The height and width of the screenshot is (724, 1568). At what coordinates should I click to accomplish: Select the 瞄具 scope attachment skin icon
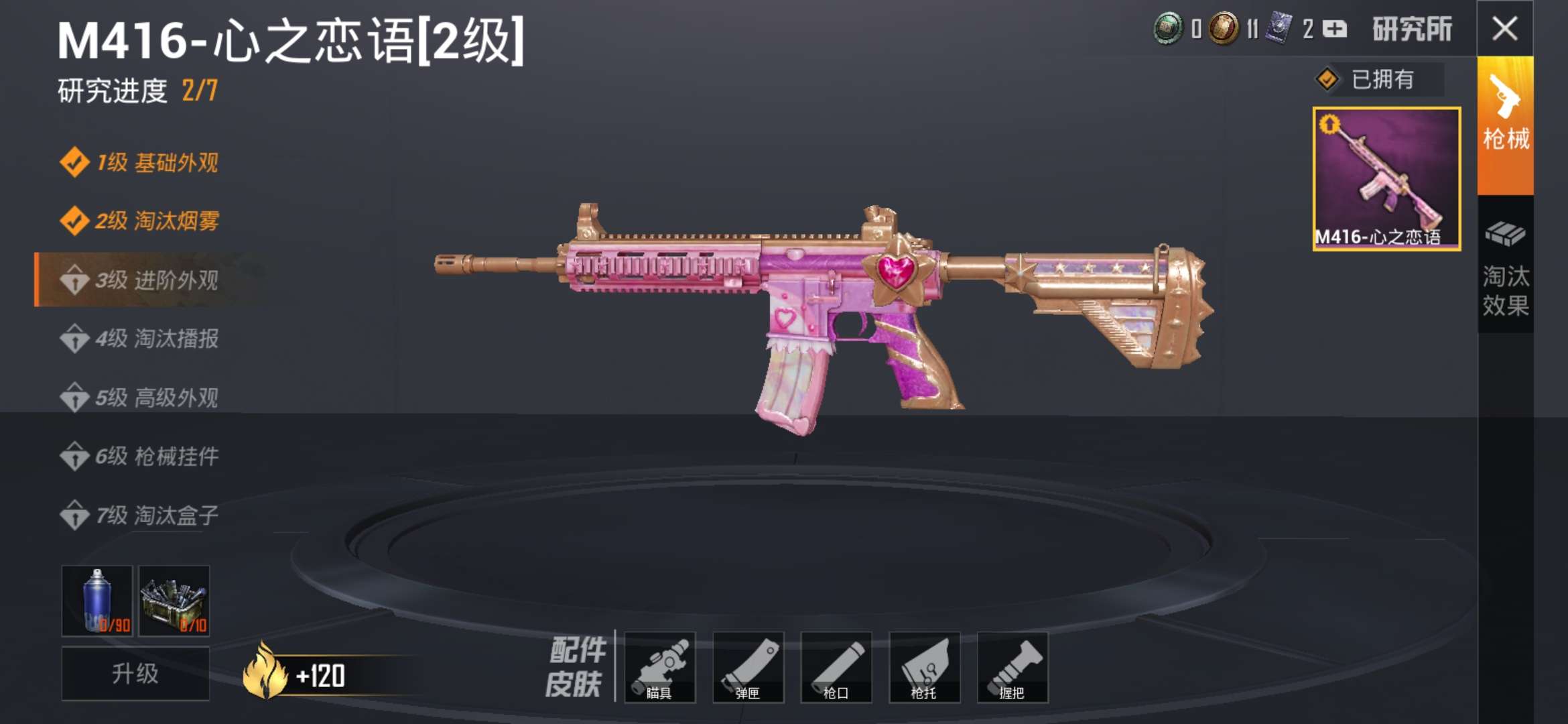pos(661,668)
